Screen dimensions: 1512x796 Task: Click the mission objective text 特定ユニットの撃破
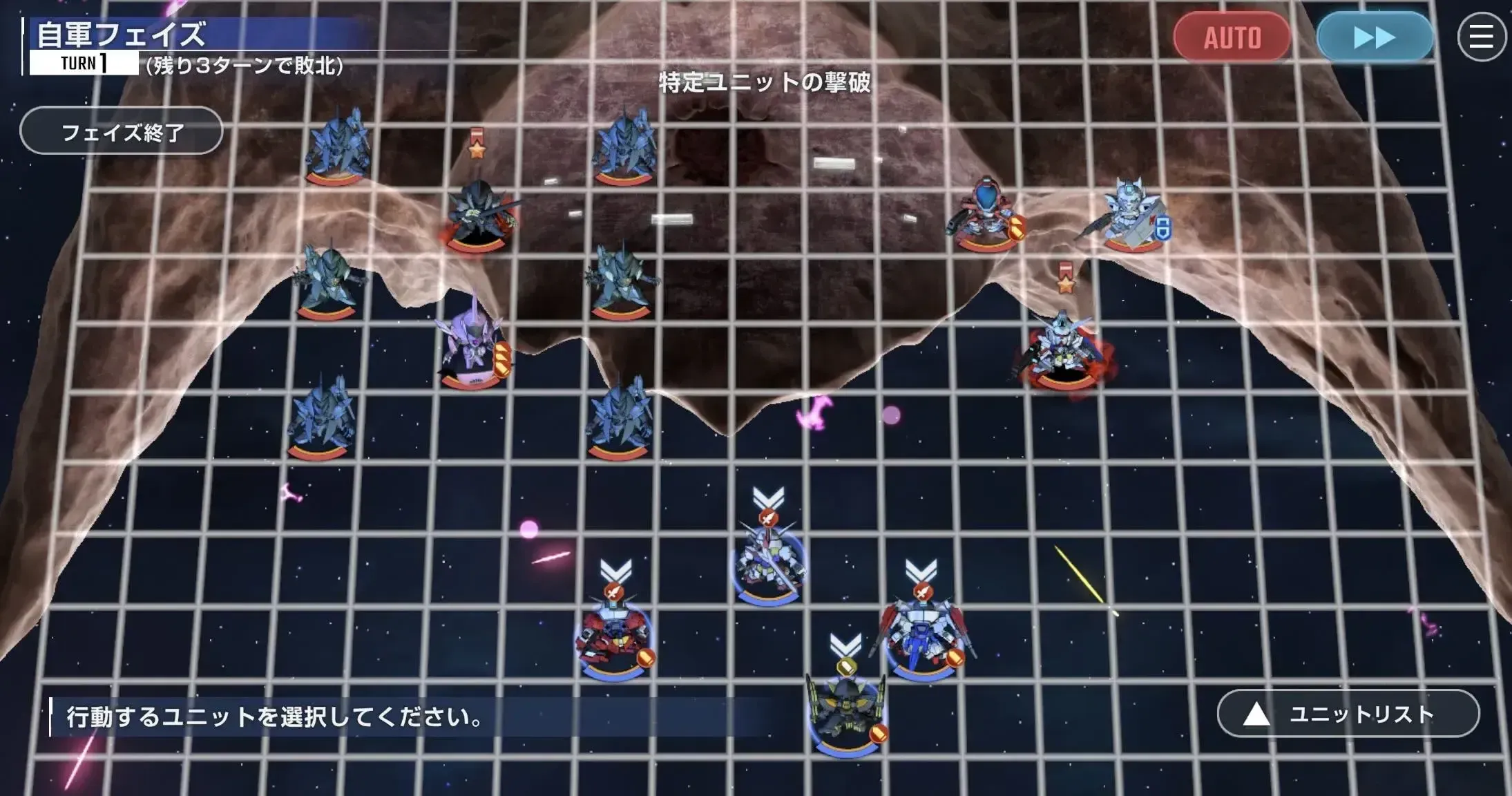point(767,83)
